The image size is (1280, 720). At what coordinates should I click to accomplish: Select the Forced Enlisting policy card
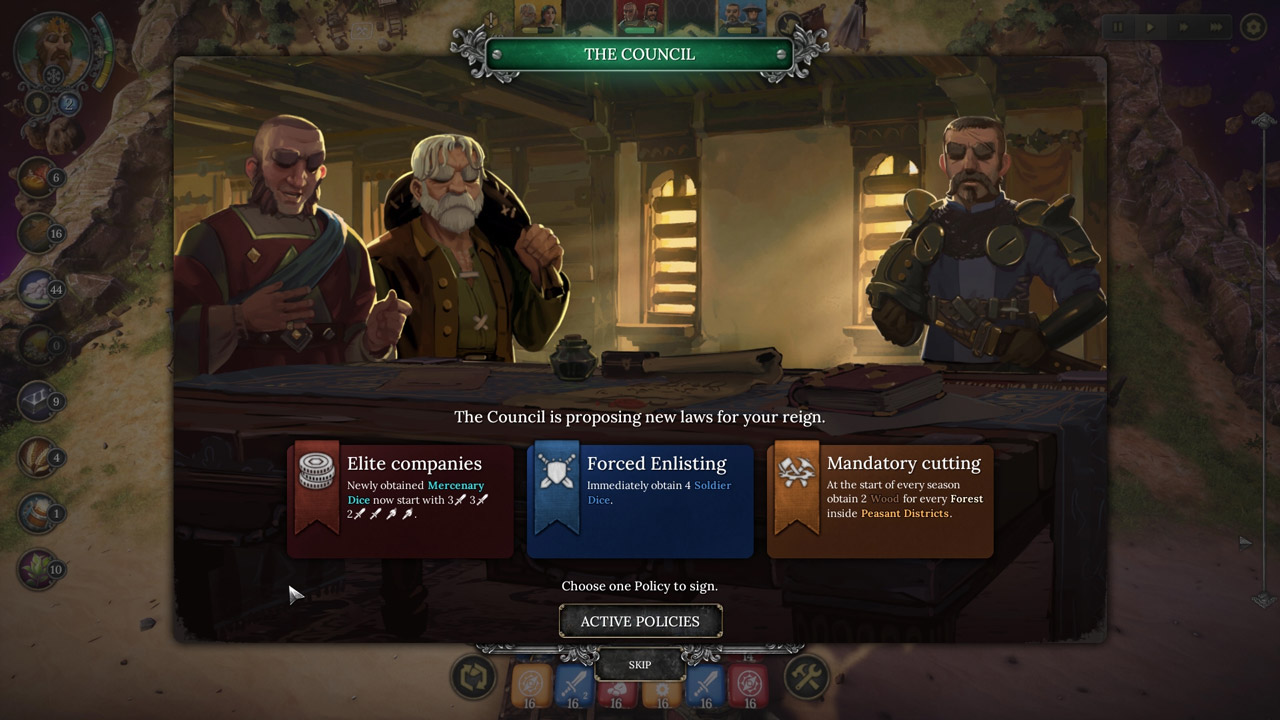coord(640,500)
